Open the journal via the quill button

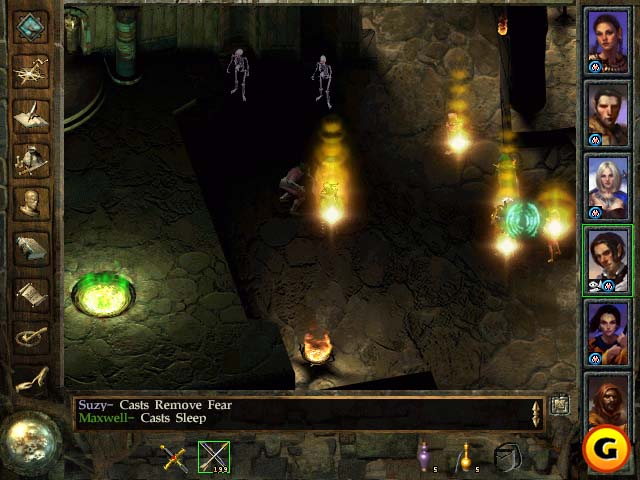click(x=32, y=114)
